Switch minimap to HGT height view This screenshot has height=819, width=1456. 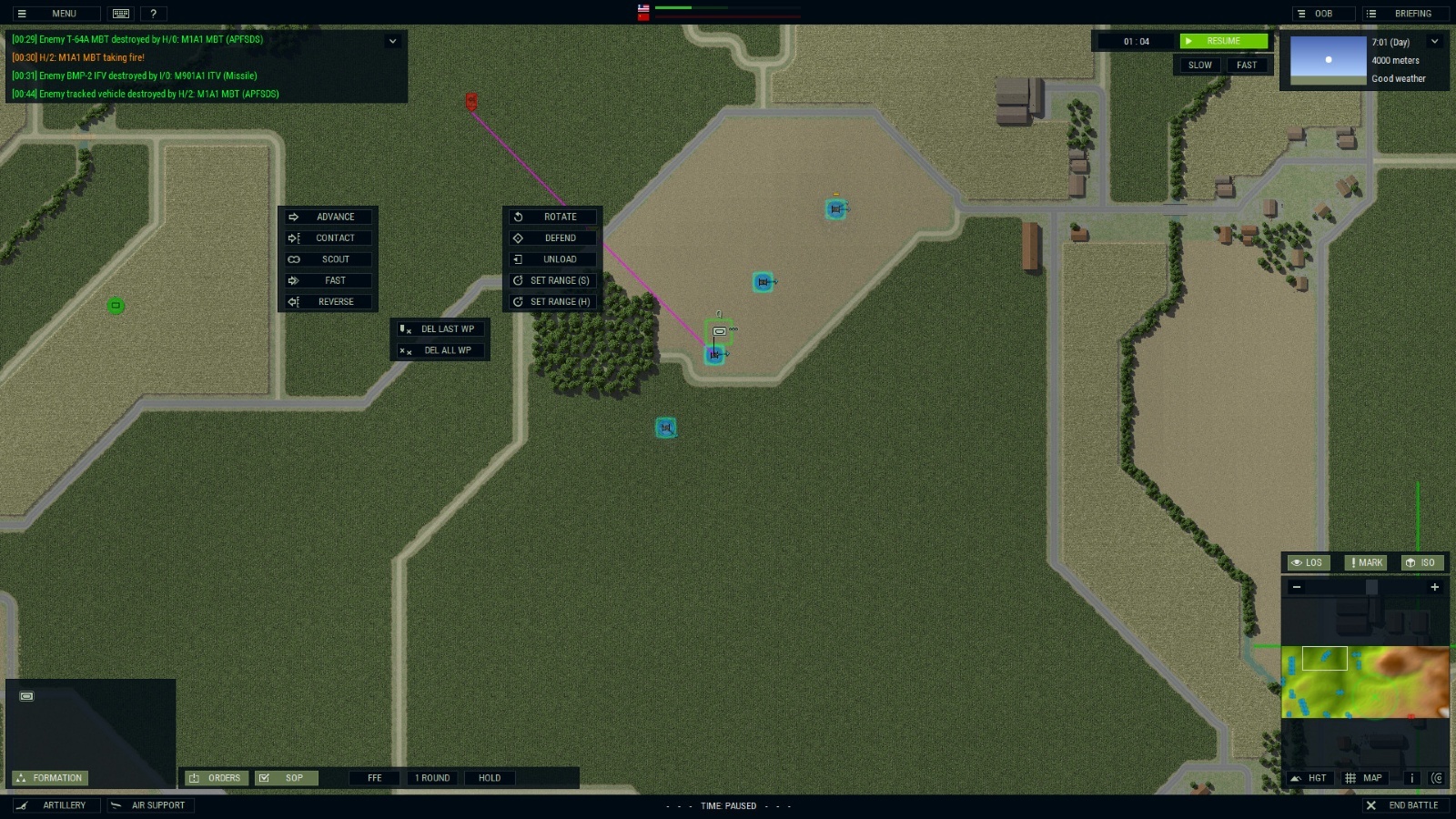coord(1310,778)
